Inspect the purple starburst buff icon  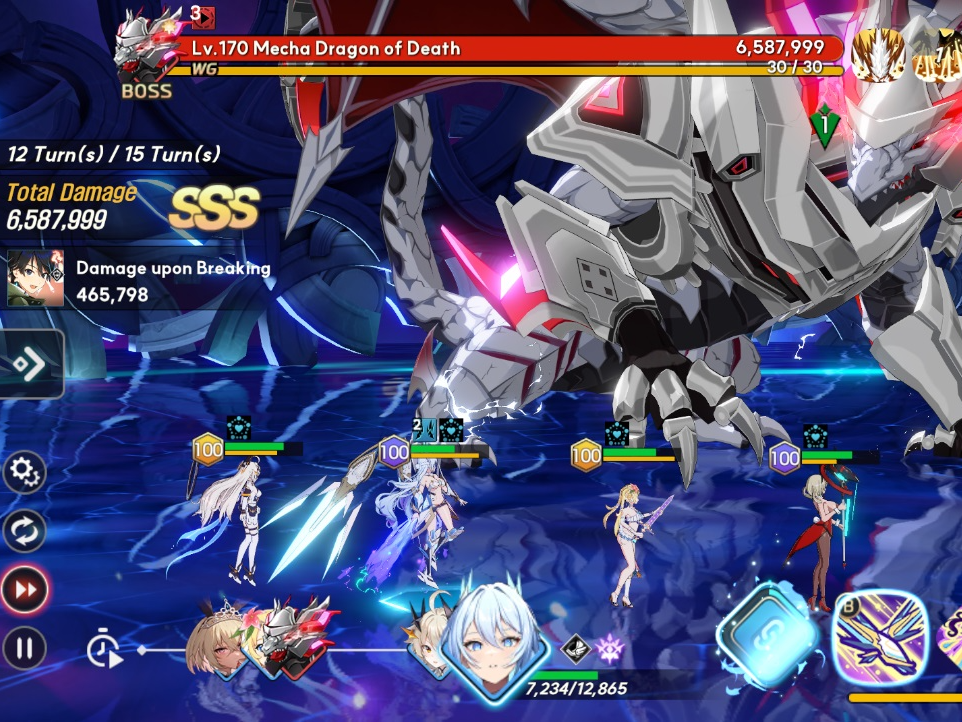pyautogui.click(x=609, y=649)
